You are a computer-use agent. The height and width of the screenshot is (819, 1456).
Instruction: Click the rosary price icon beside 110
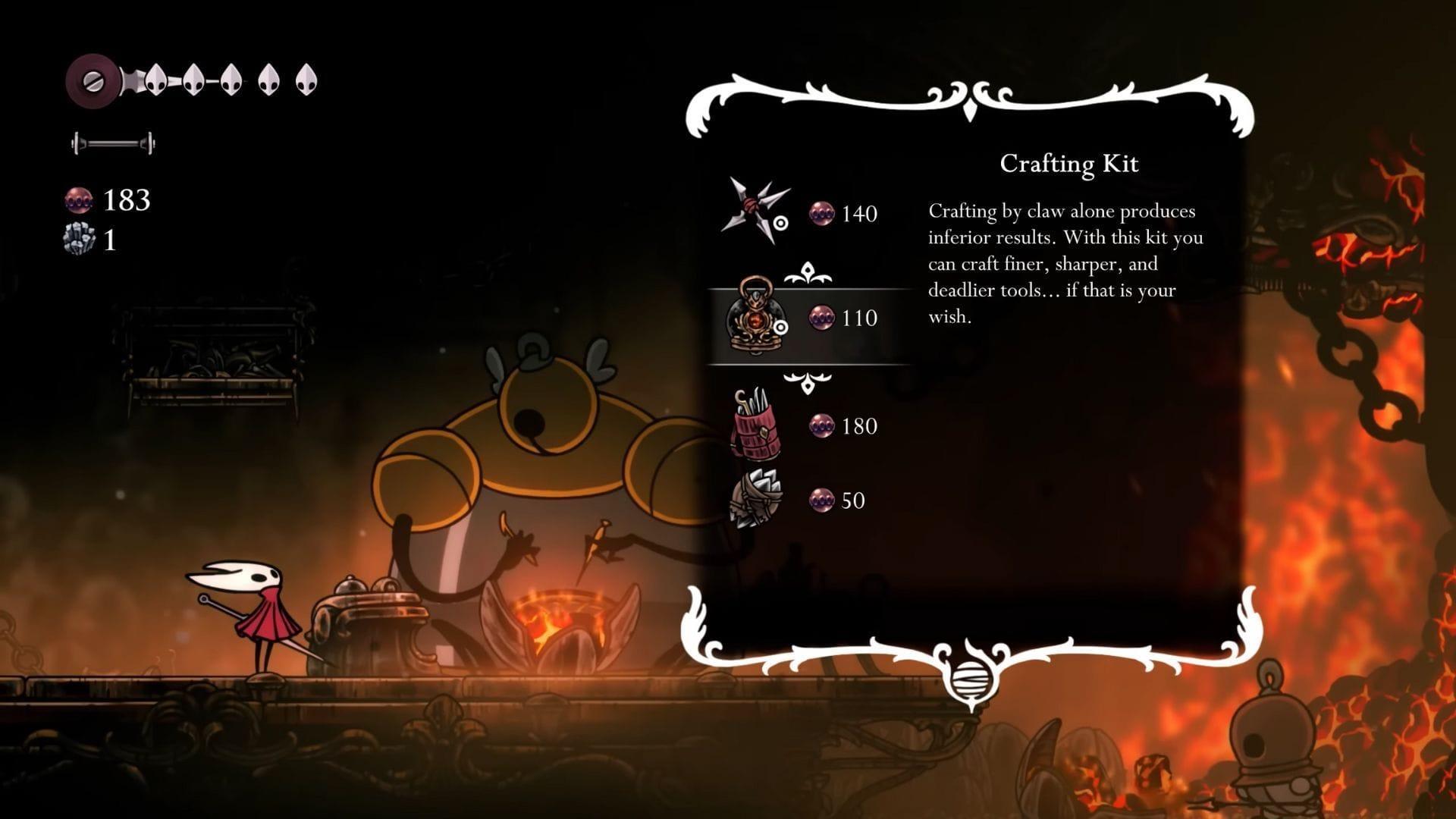(821, 318)
